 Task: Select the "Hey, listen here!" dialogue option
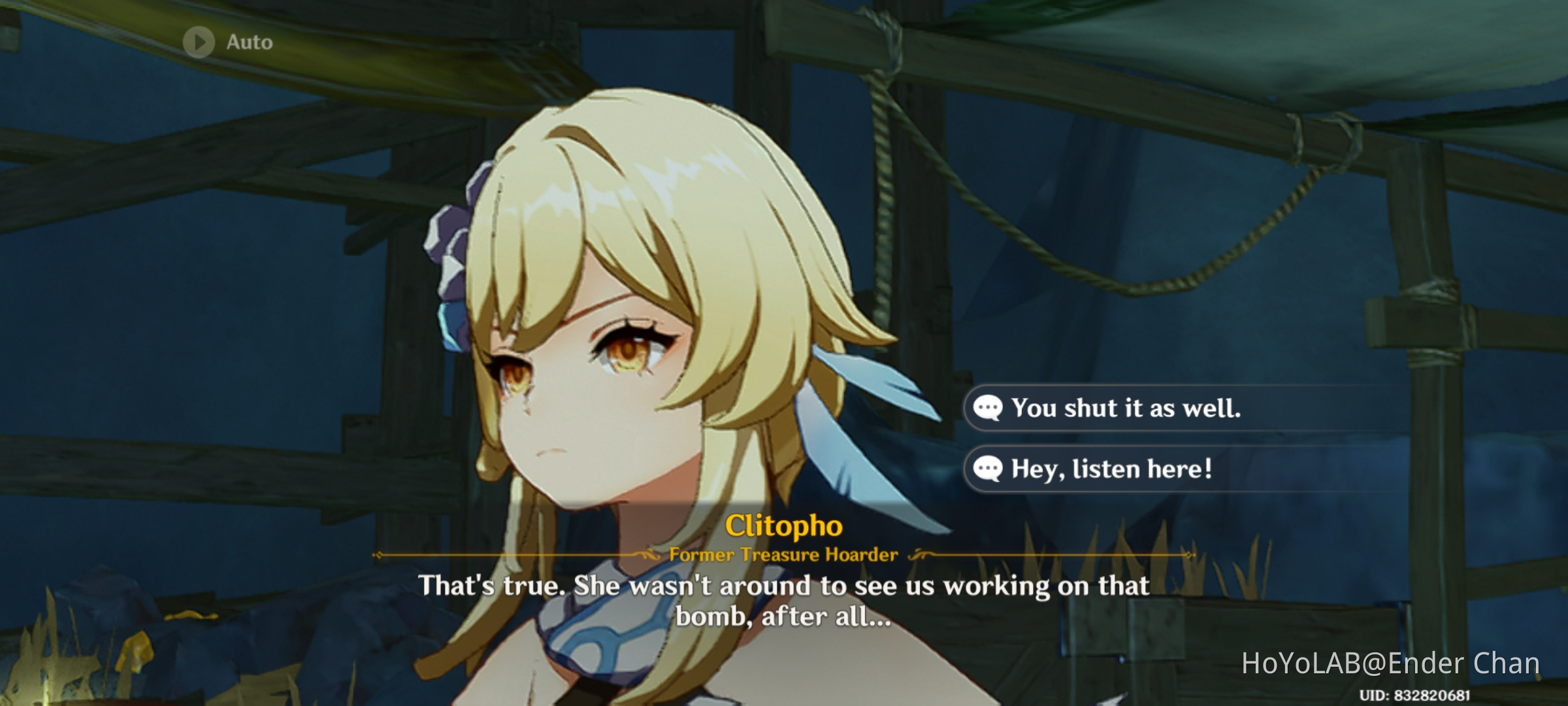click(1111, 469)
